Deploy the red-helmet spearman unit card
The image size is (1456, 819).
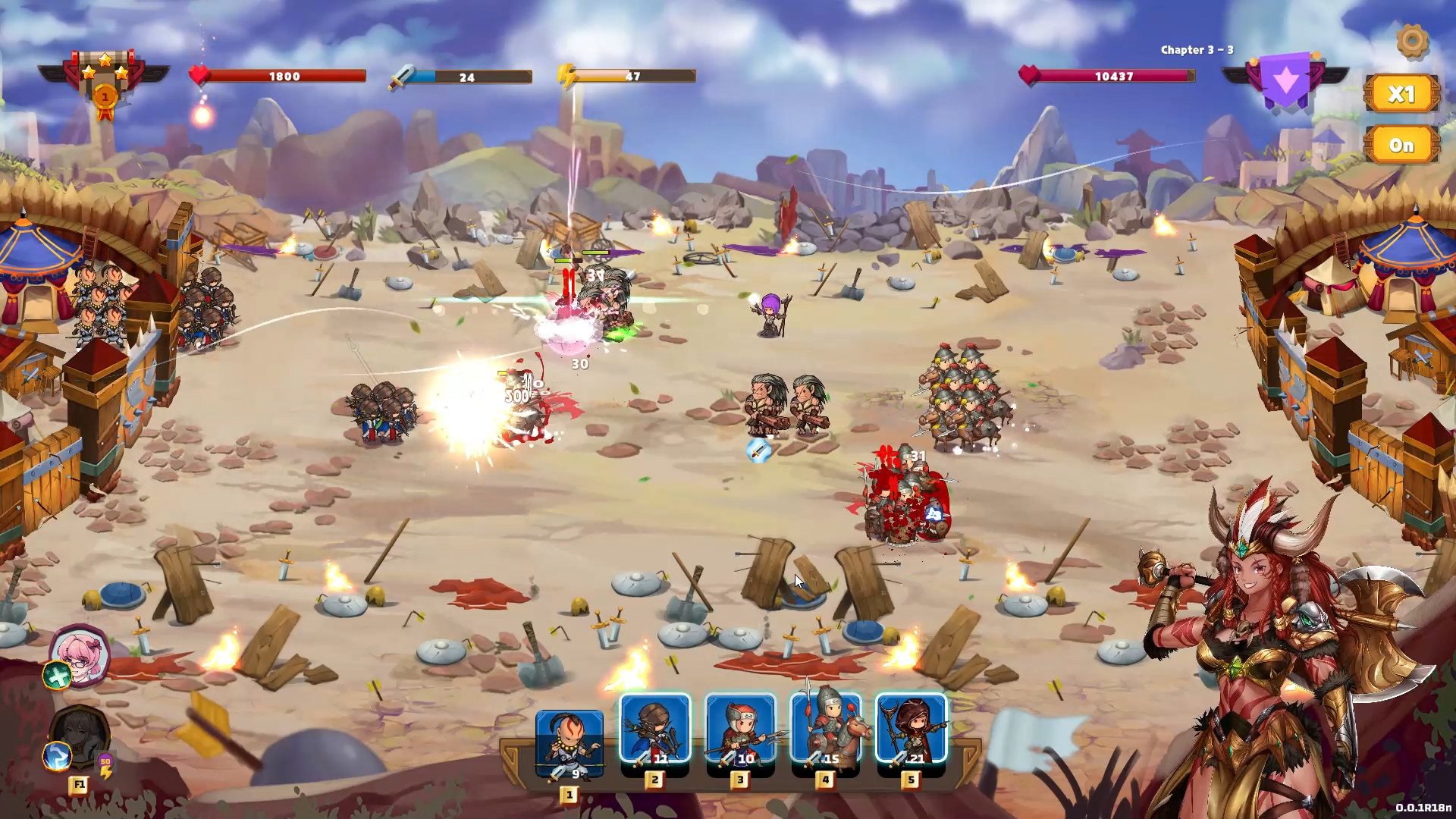741,730
